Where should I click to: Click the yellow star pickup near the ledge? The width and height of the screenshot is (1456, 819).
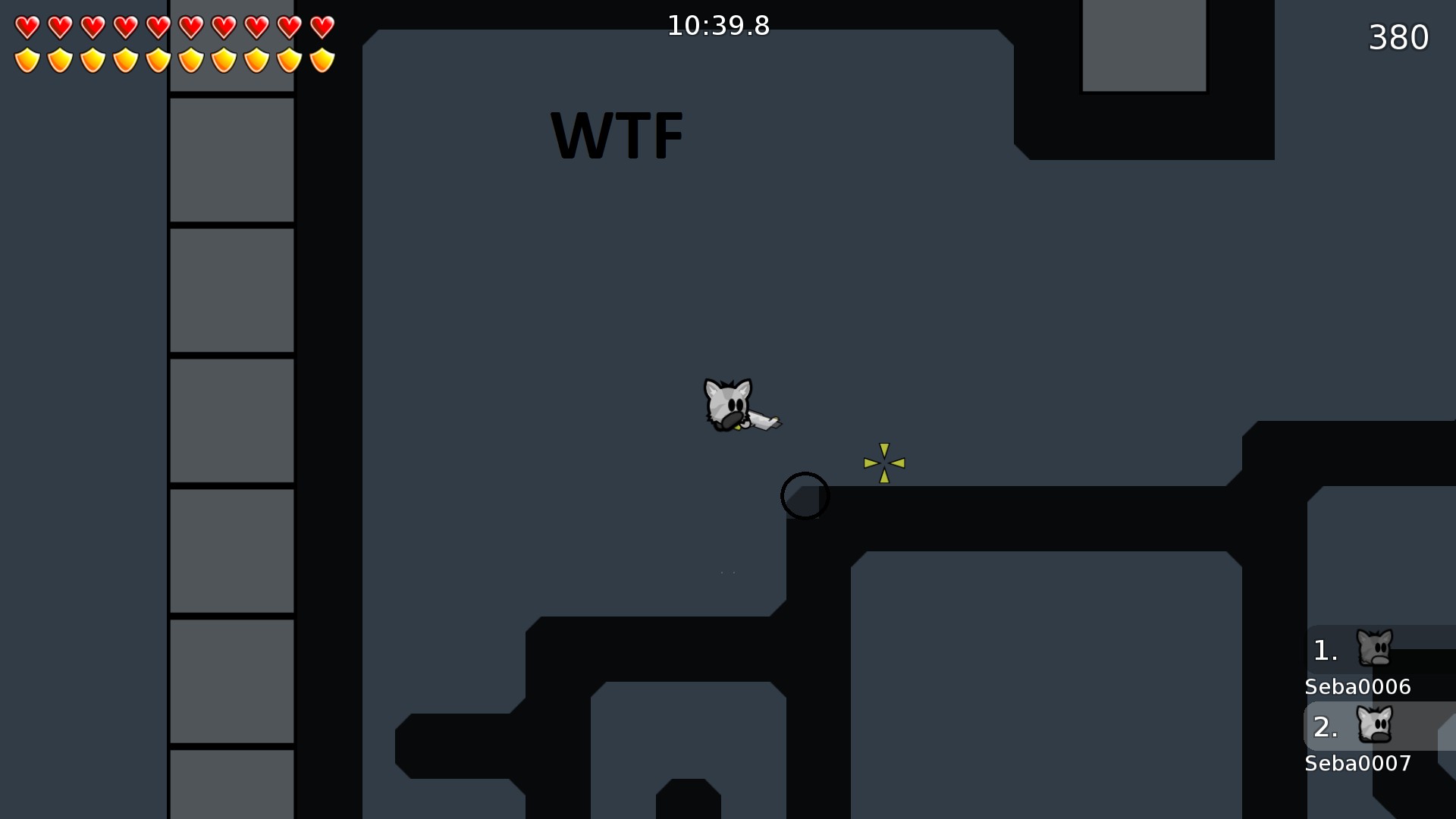(883, 461)
